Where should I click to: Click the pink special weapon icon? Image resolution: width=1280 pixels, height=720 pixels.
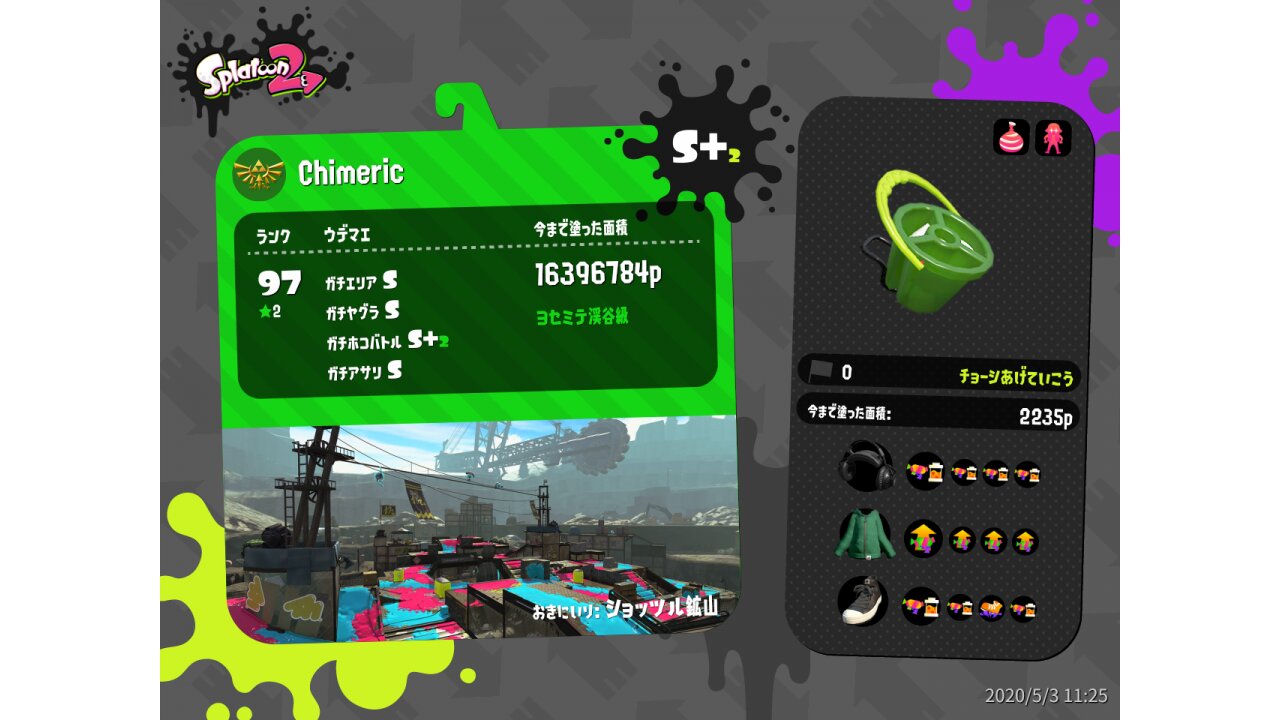coord(1053,138)
